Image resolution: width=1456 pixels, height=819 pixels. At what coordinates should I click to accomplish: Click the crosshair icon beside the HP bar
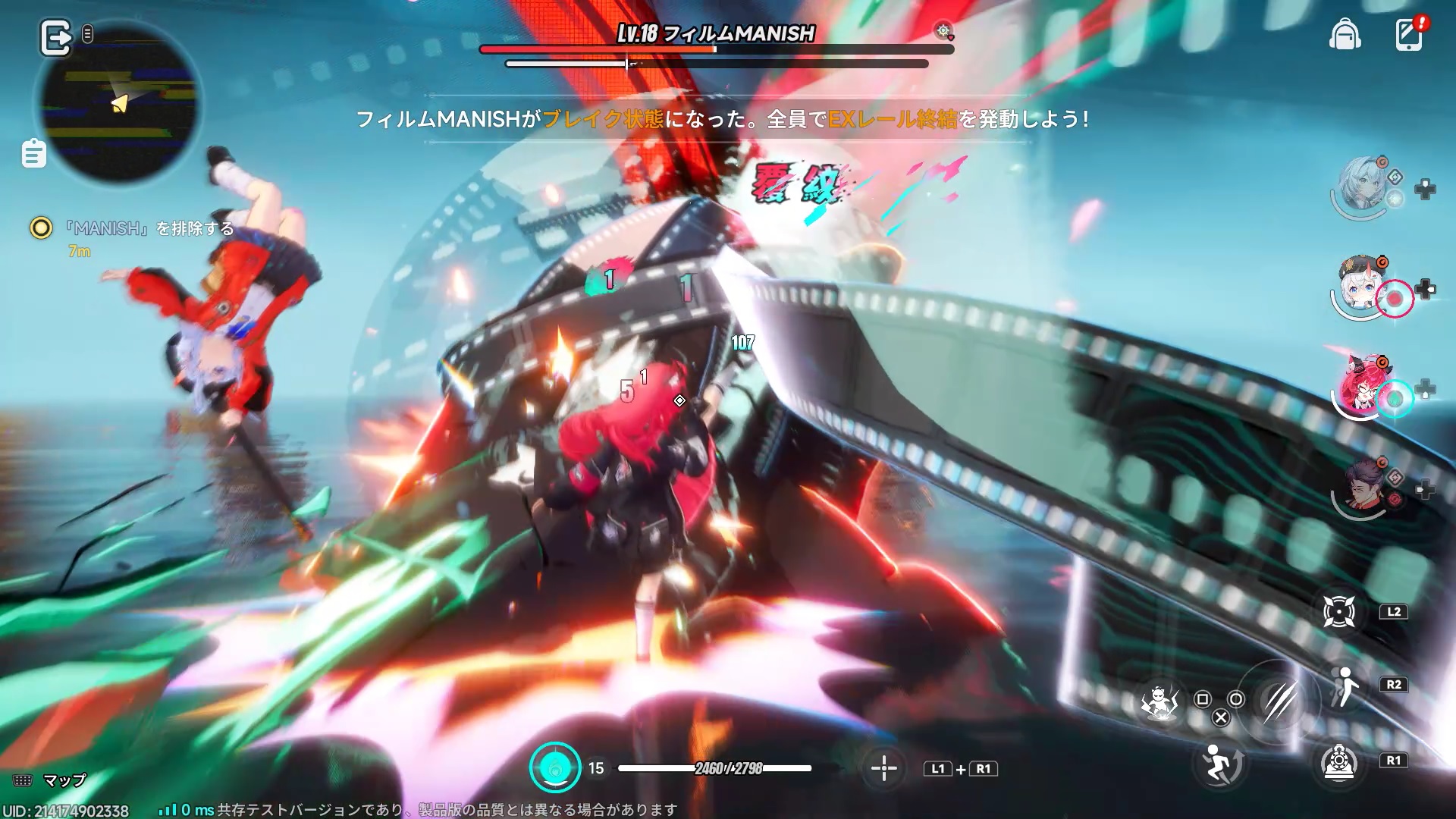[883, 768]
